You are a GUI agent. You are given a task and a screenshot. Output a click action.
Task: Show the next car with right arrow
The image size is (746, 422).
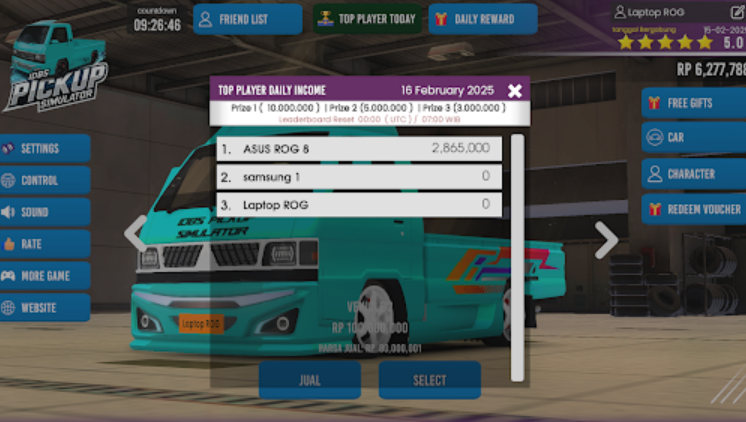click(606, 239)
